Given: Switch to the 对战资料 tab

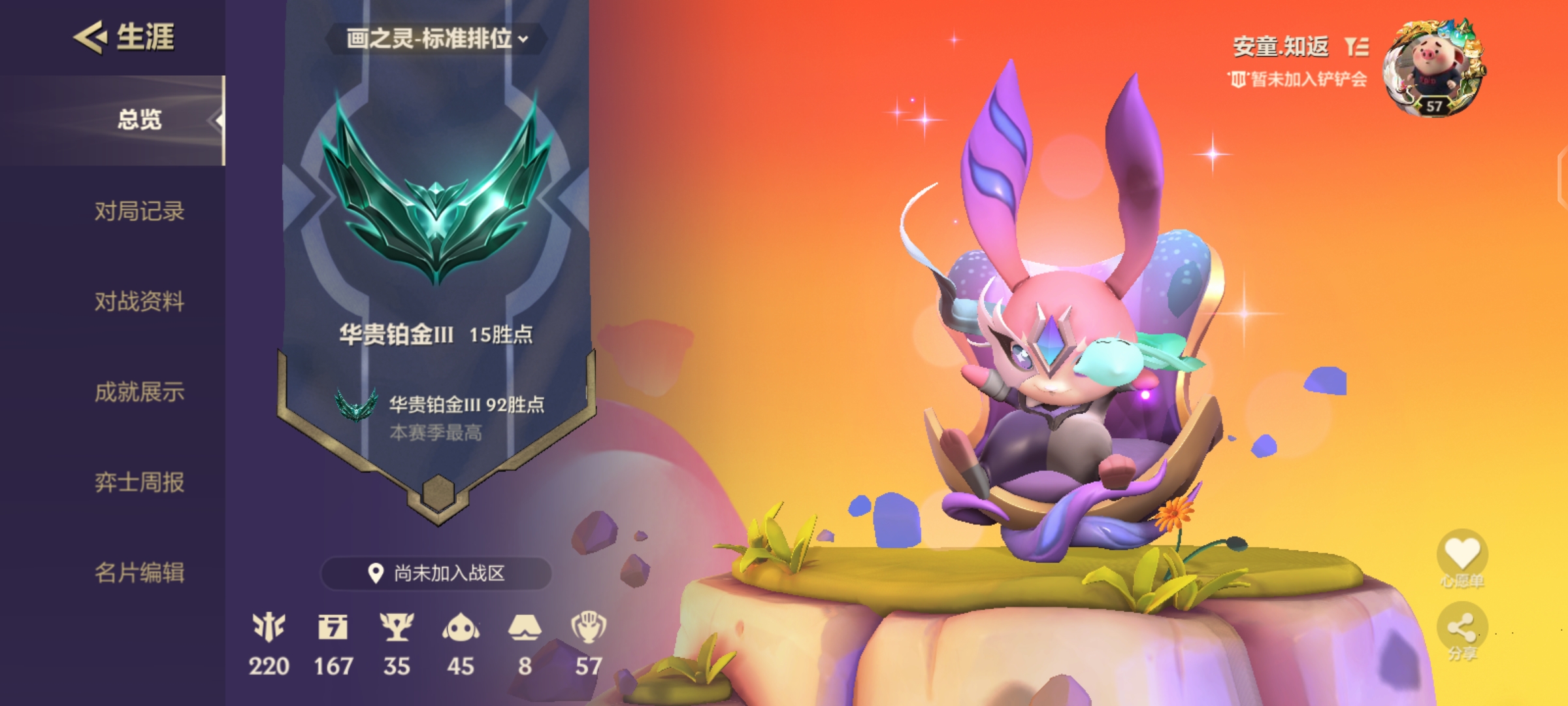Looking at the screenshot, I should 139,301.
